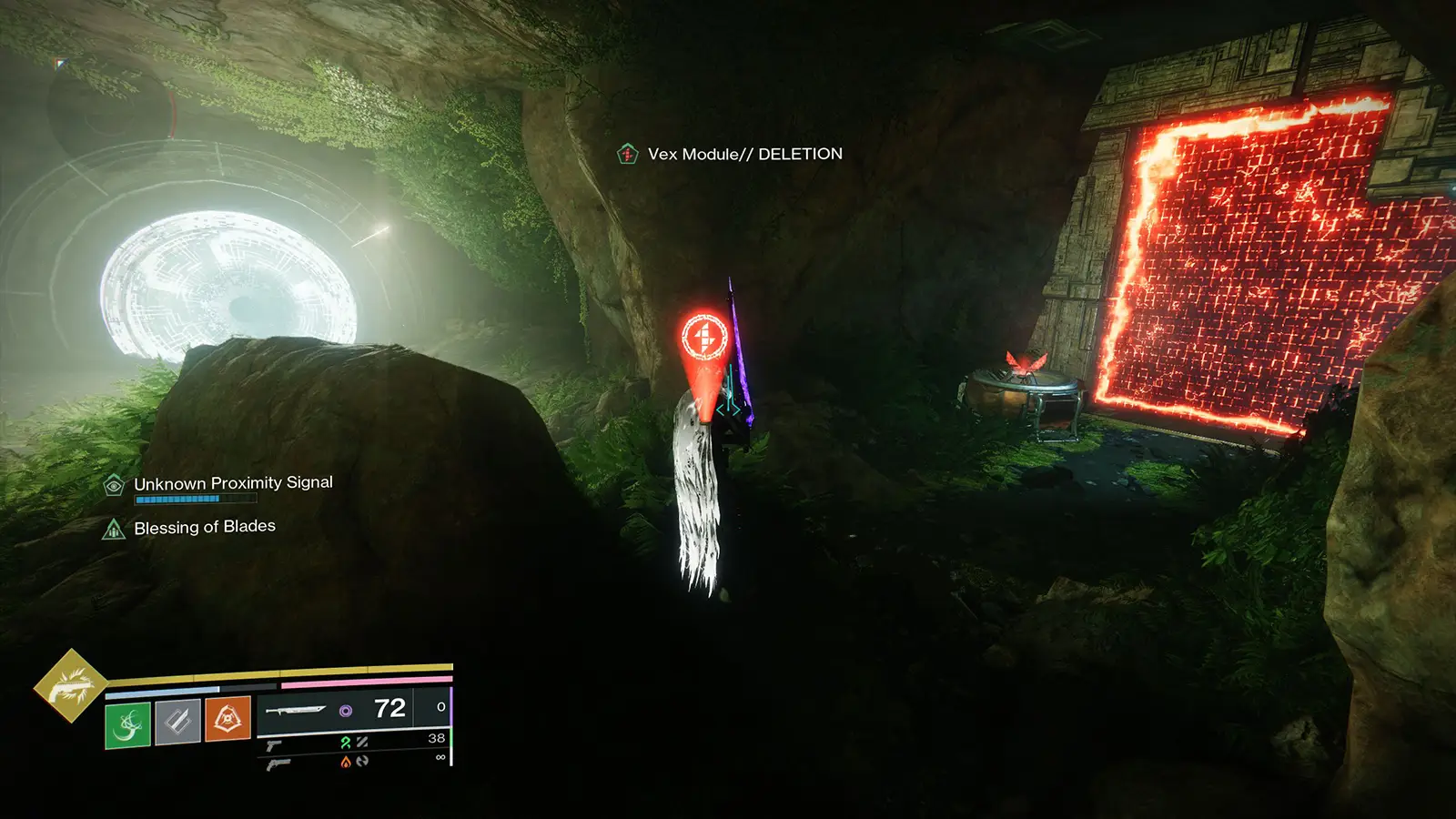Select the green Strand element icon
Image resolution: width=1456 pixels, height=819 pixels.
[344, 743]
